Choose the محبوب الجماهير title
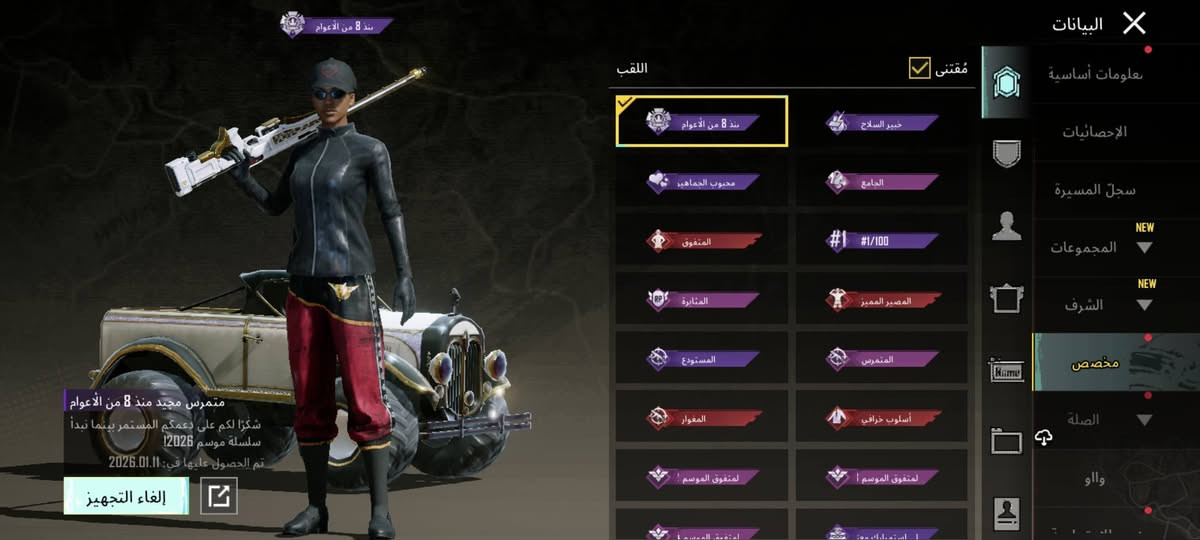The height and width of the screenshot is (540, 1200). (702, 182)
